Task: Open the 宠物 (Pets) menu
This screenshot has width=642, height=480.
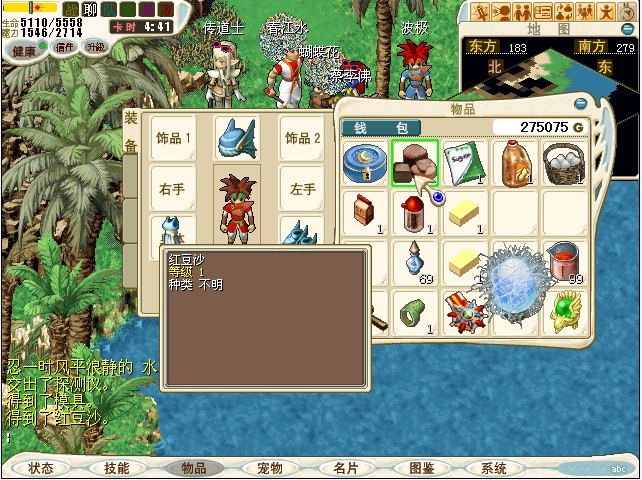Action: pyautogui.click(x=270, y=467)
